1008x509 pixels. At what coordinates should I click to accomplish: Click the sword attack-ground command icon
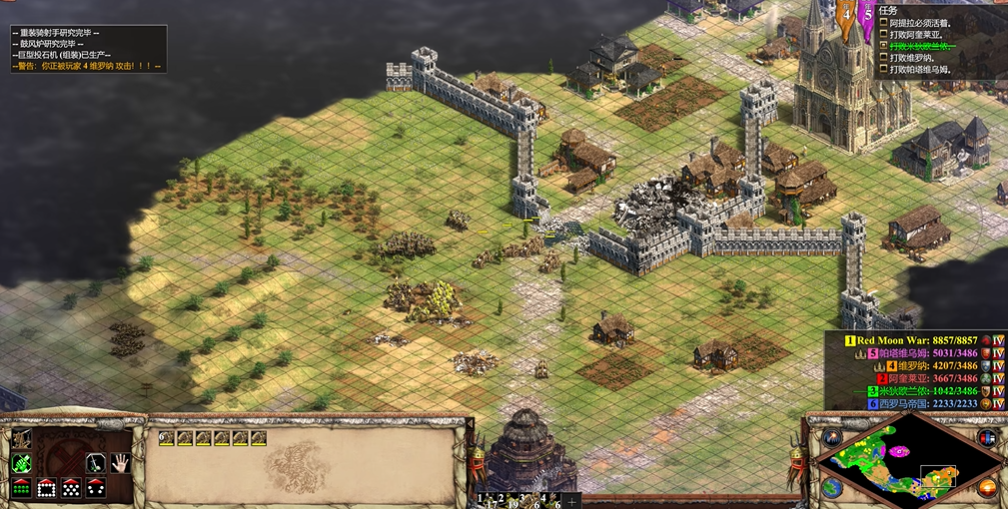[96, 463]
